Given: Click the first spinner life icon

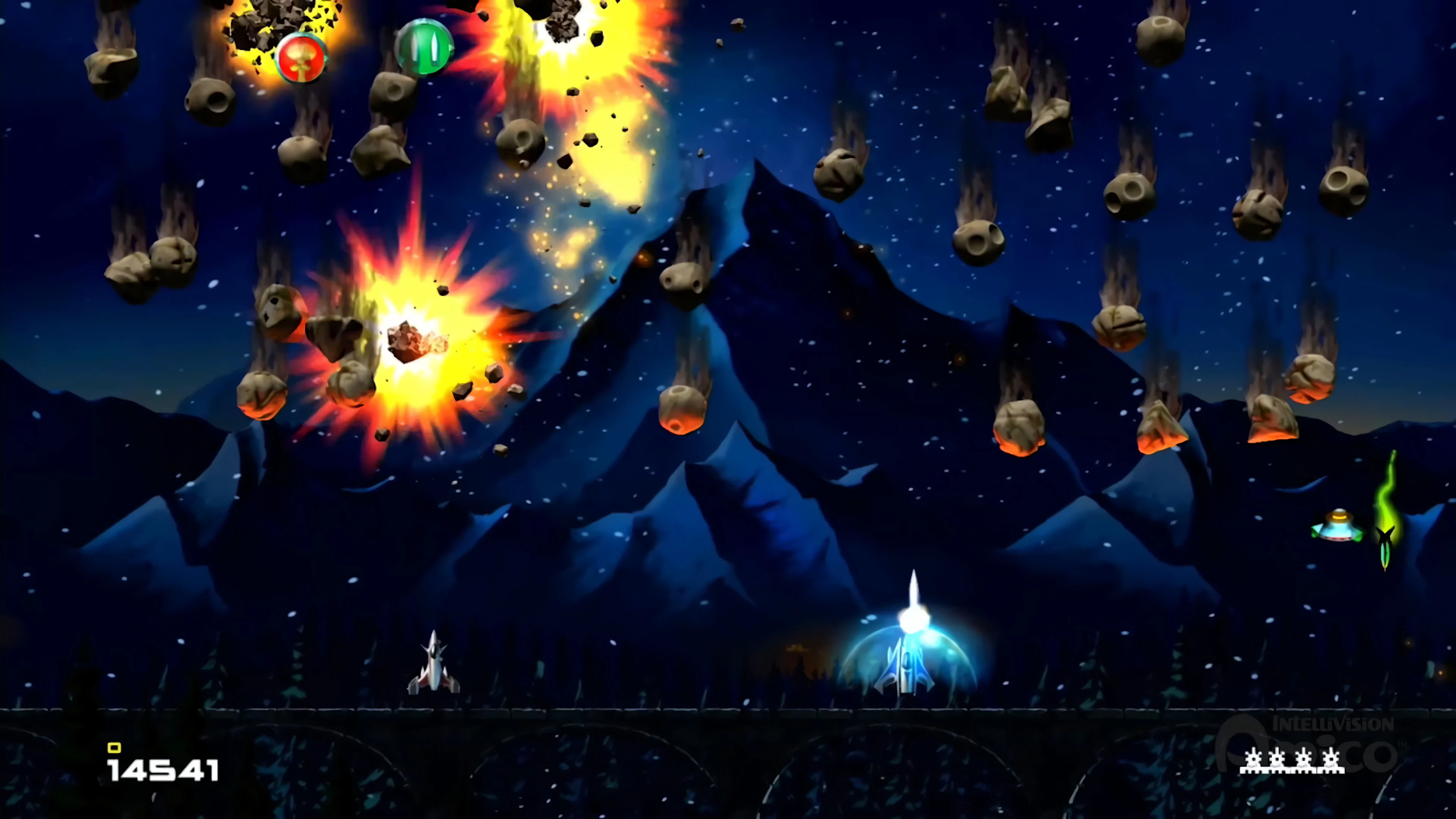Looking at the screenshot, I should 1254,760.
